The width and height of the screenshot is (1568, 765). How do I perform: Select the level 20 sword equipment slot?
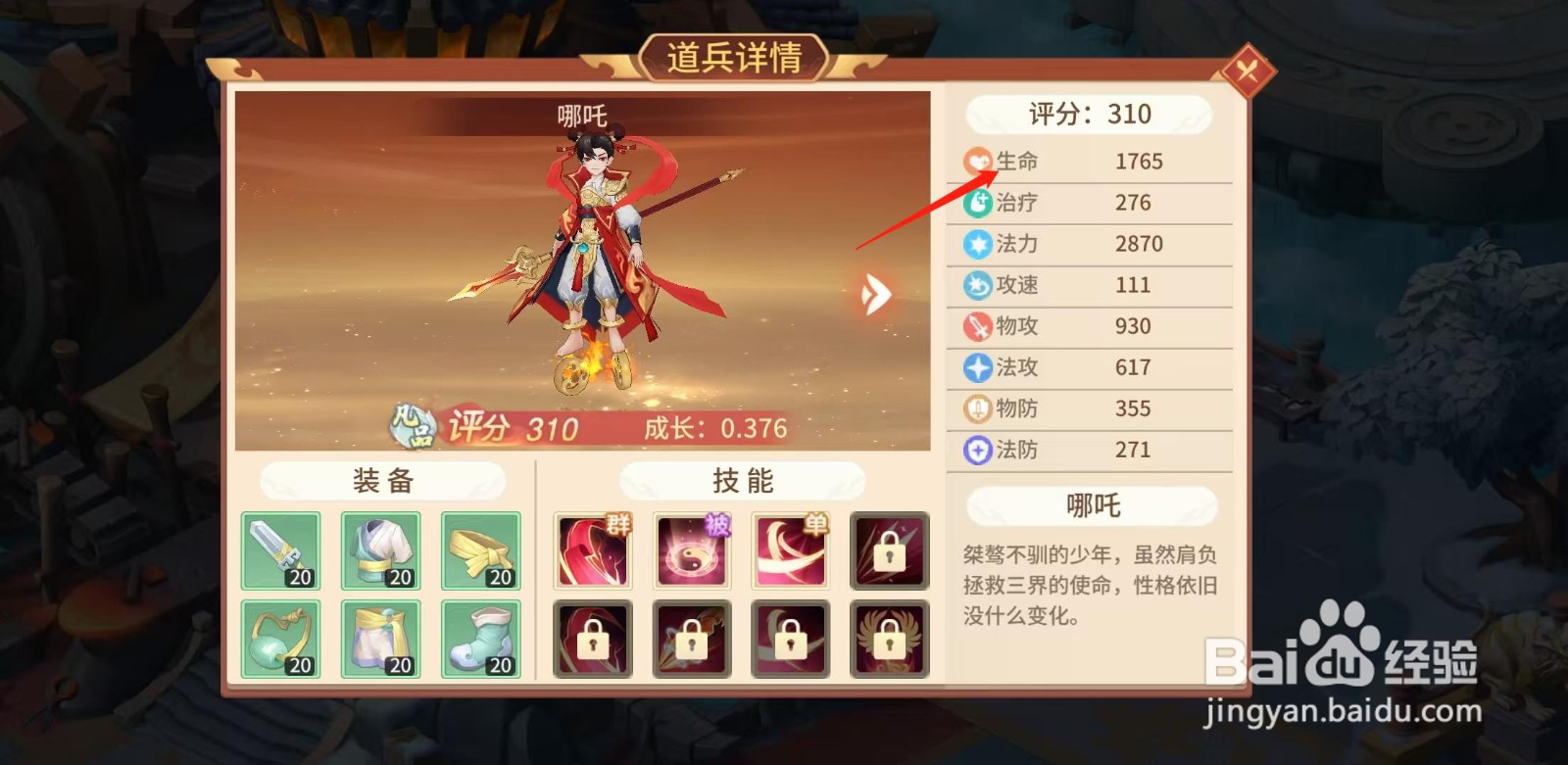click(x=280, y=550)
